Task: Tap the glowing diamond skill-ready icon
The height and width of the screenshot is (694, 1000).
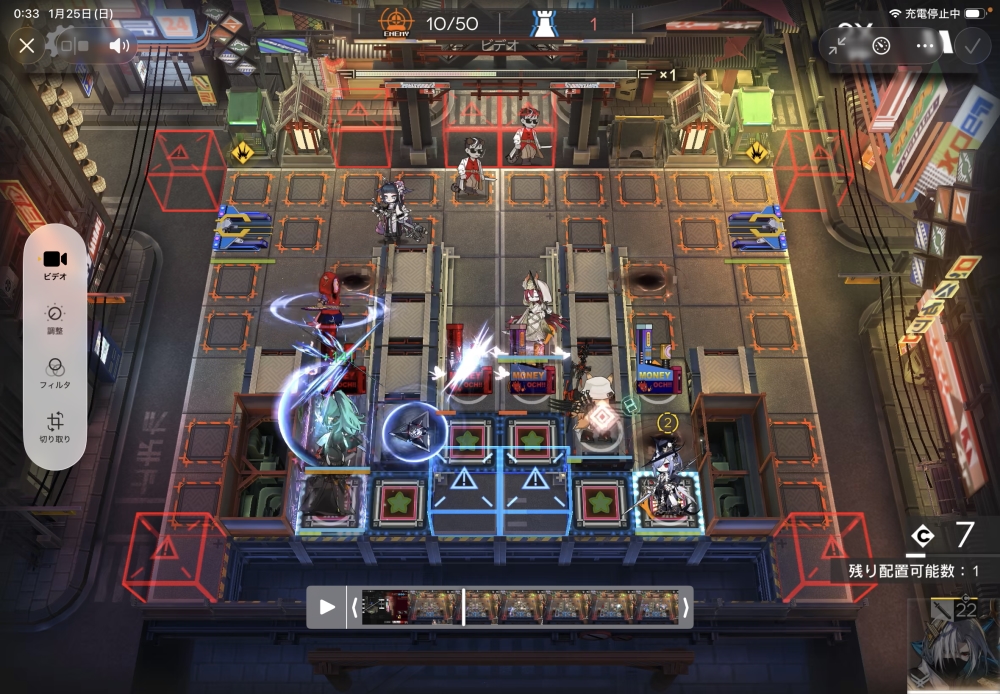Action: [600, 417]
